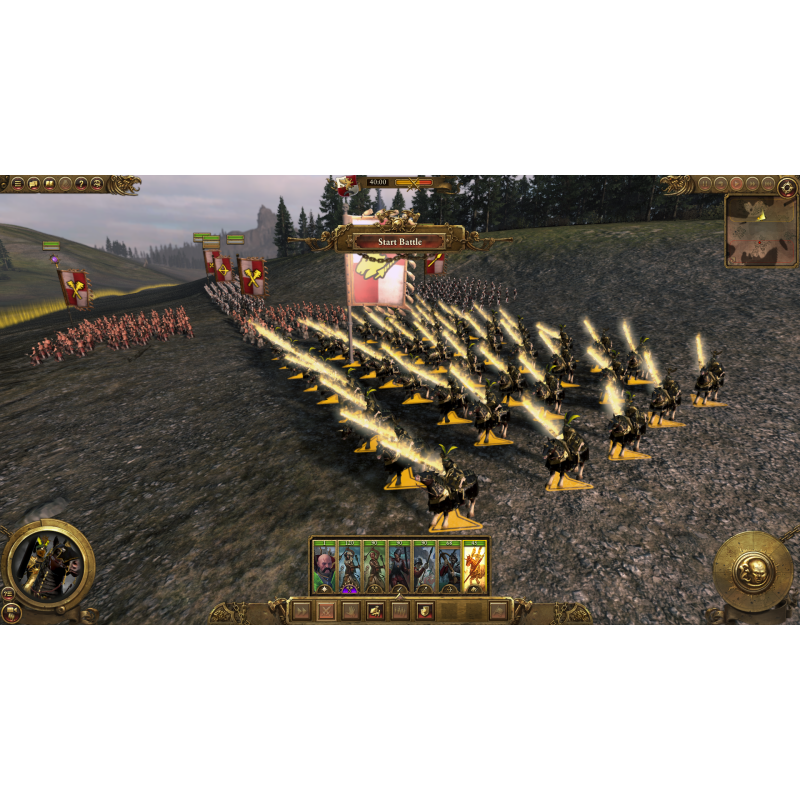The height and width of the screenshot is (800, 800).
Task: Select the enemy banner with yellow crossed axes
Action: click(x=74, y=286)
